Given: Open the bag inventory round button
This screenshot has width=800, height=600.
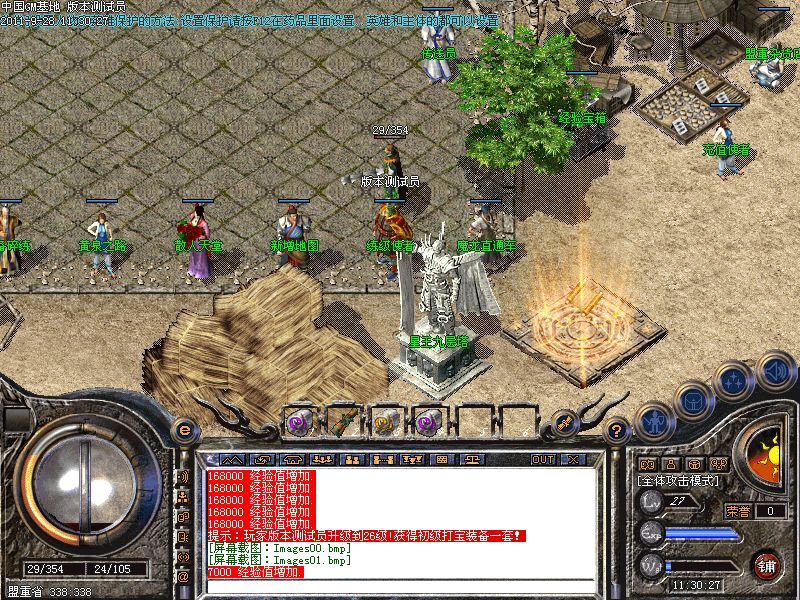Looking at the screenshot, I should pos(691,399).
